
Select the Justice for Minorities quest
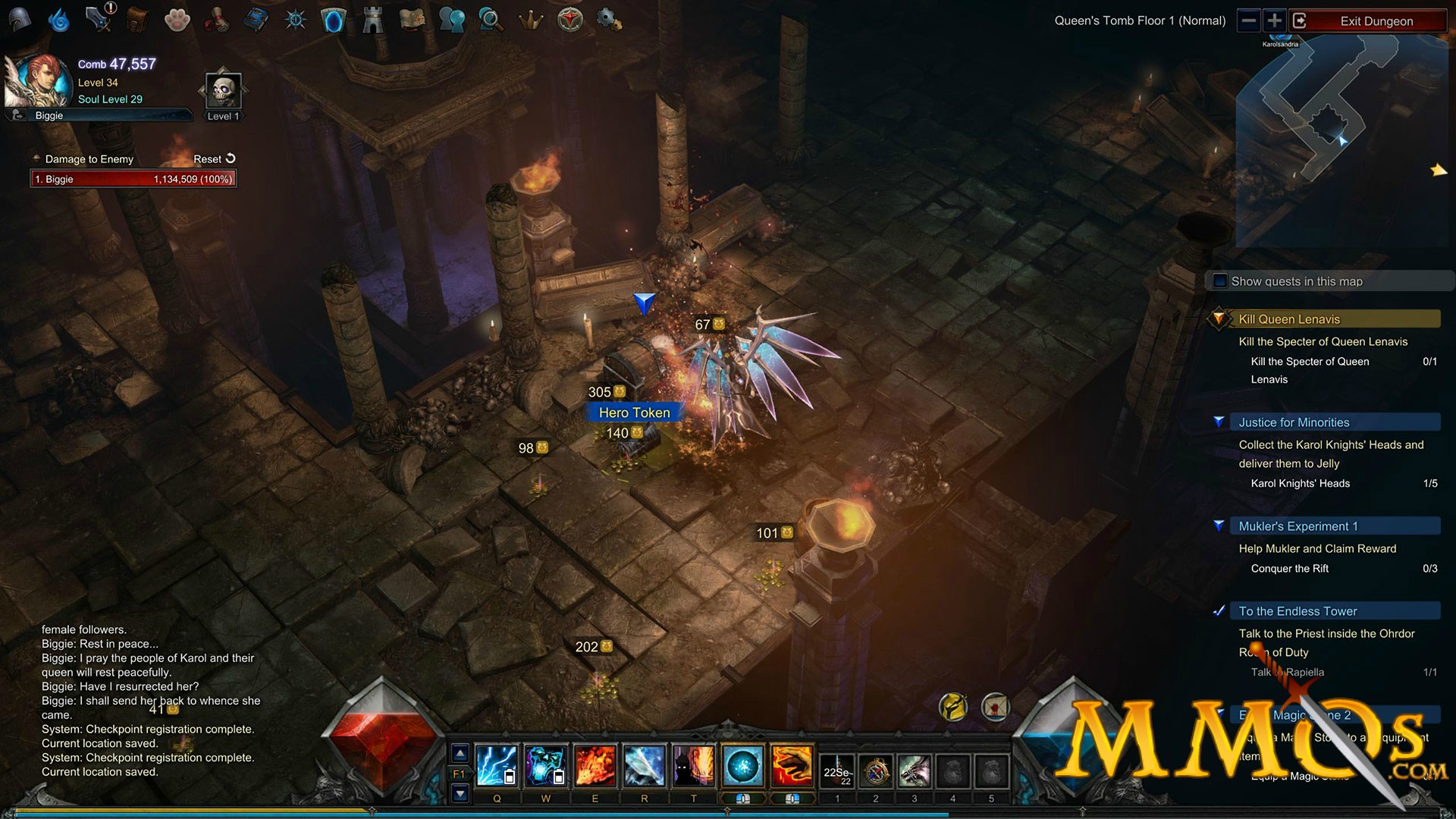(x=1294, y=422)
